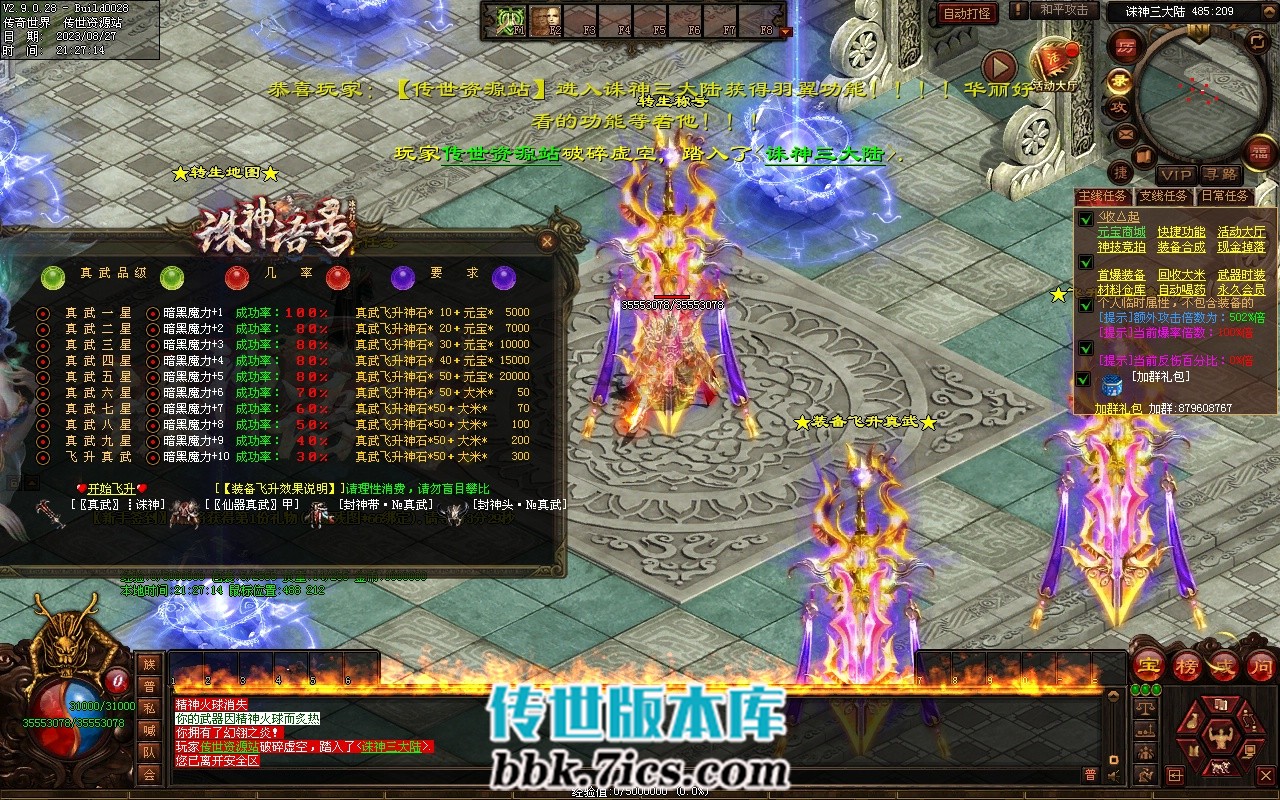Activate 寻路 pathfinding button
This screenshot has width=1280, height=800.
[x=1219, y=175]
